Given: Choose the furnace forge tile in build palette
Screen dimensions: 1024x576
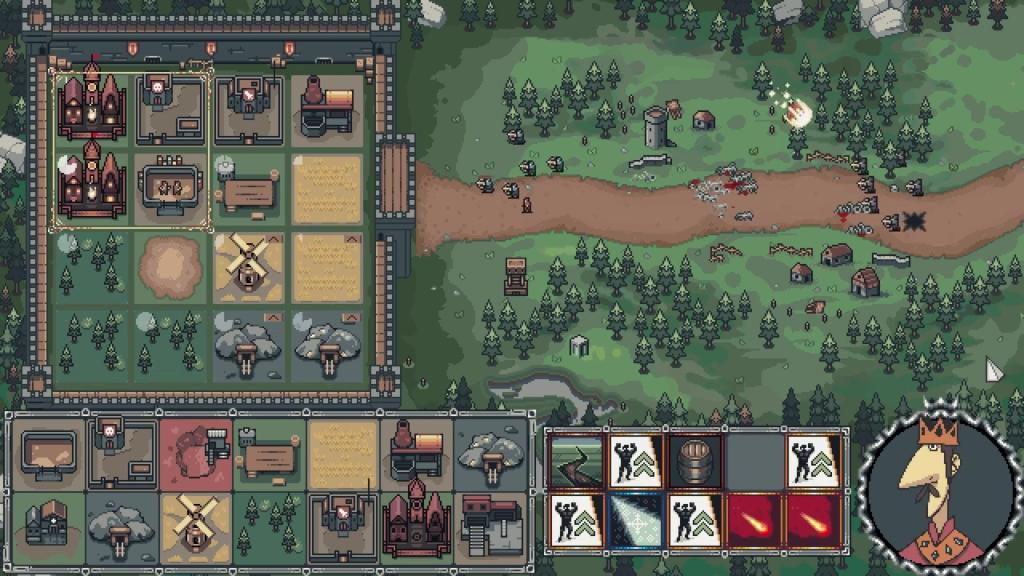Looking at the screenshot, I should 417,454.
